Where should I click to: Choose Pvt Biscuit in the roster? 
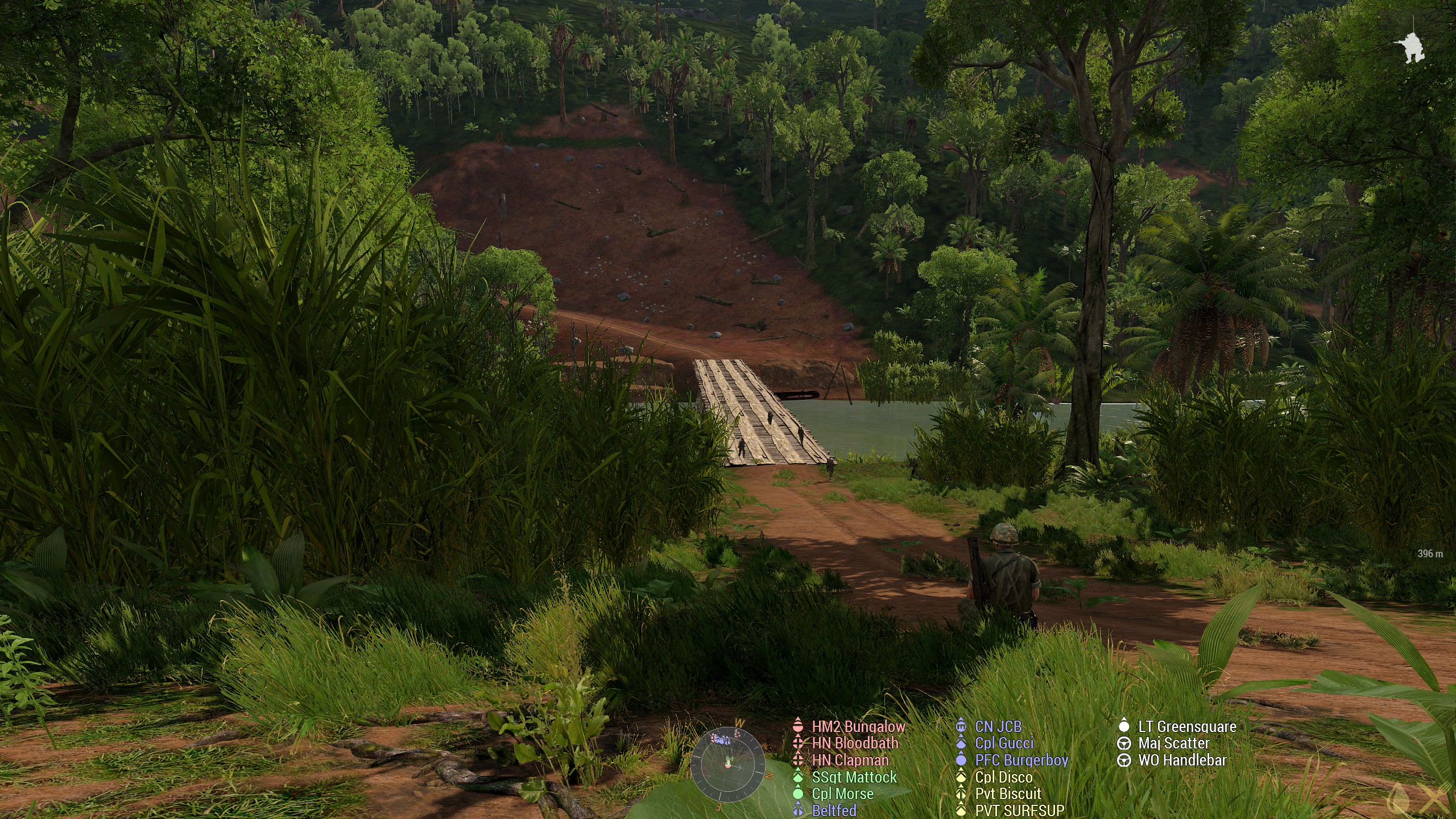(x=1008, y=793)
